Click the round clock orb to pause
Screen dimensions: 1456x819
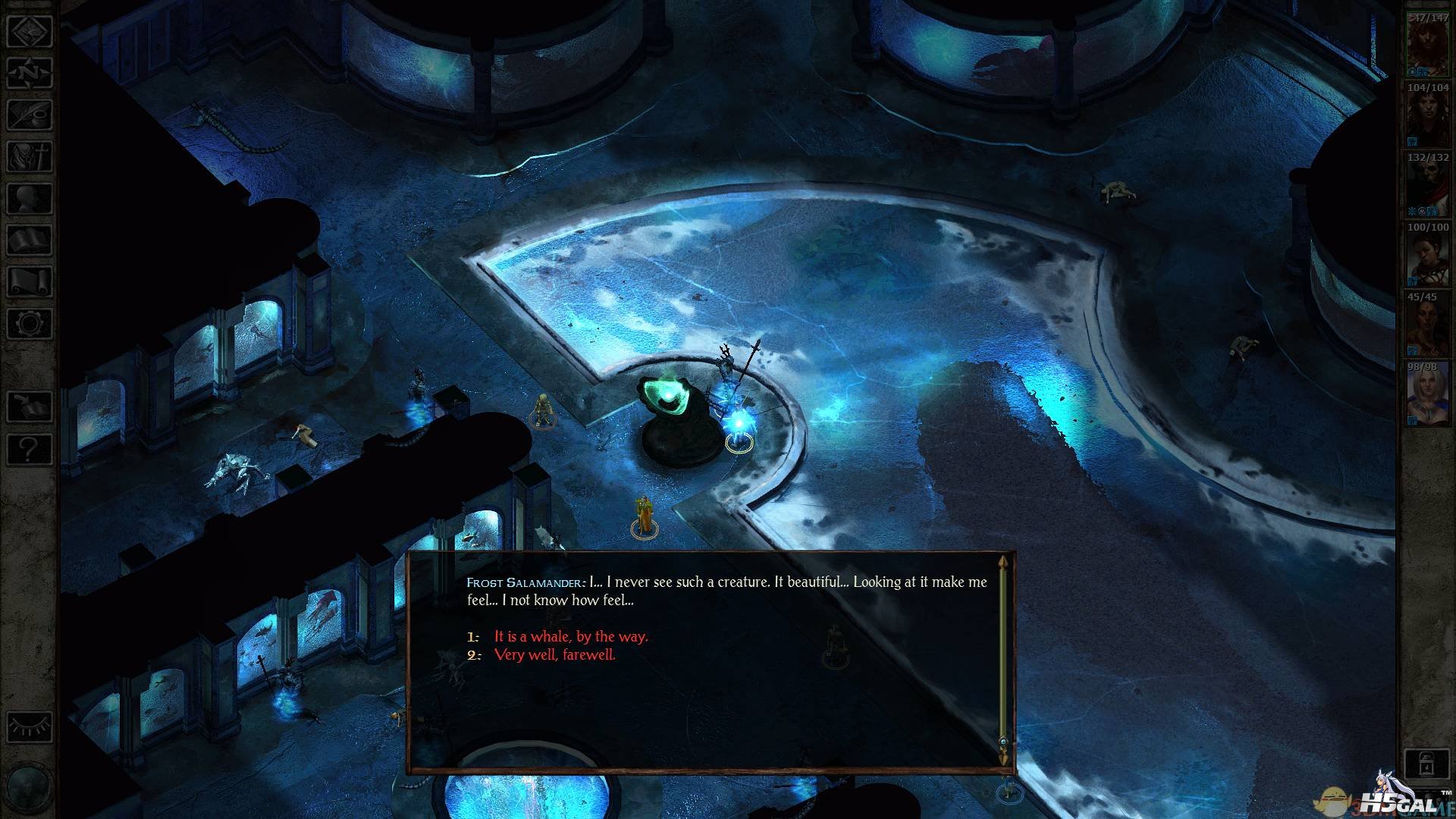tap(27, 789)
